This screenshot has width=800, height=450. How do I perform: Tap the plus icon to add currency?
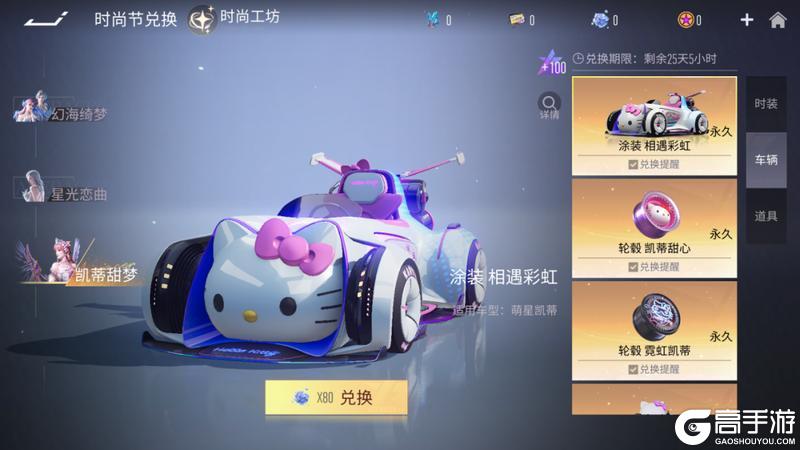[x=746, y=20]
